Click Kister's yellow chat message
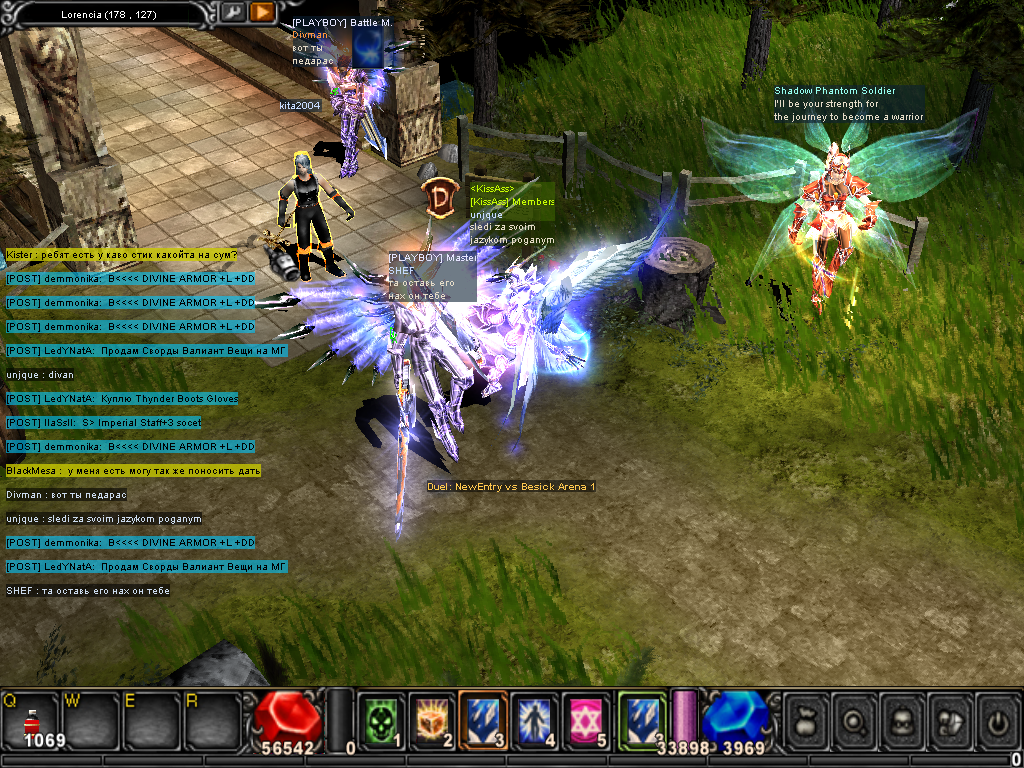Screen dimensions: 1024x768 pyautogui.click(x=122, y=255)
